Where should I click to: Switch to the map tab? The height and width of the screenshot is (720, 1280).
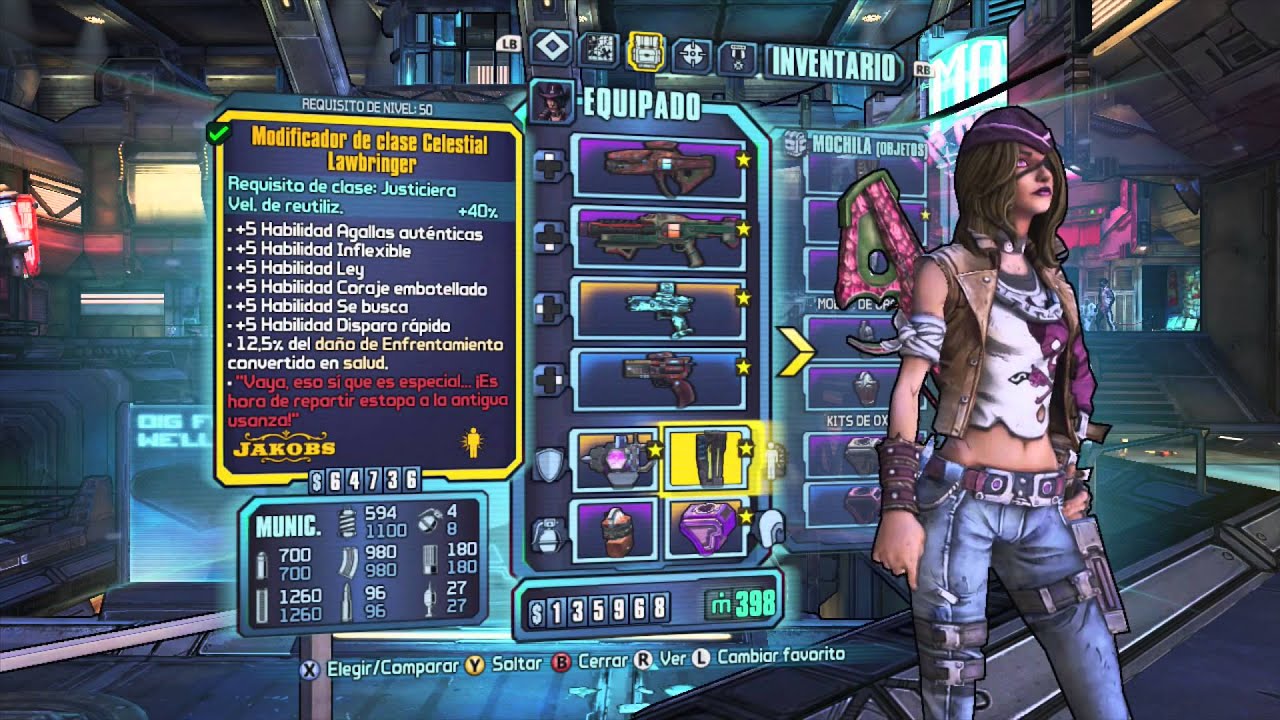(x=597, y=49)
